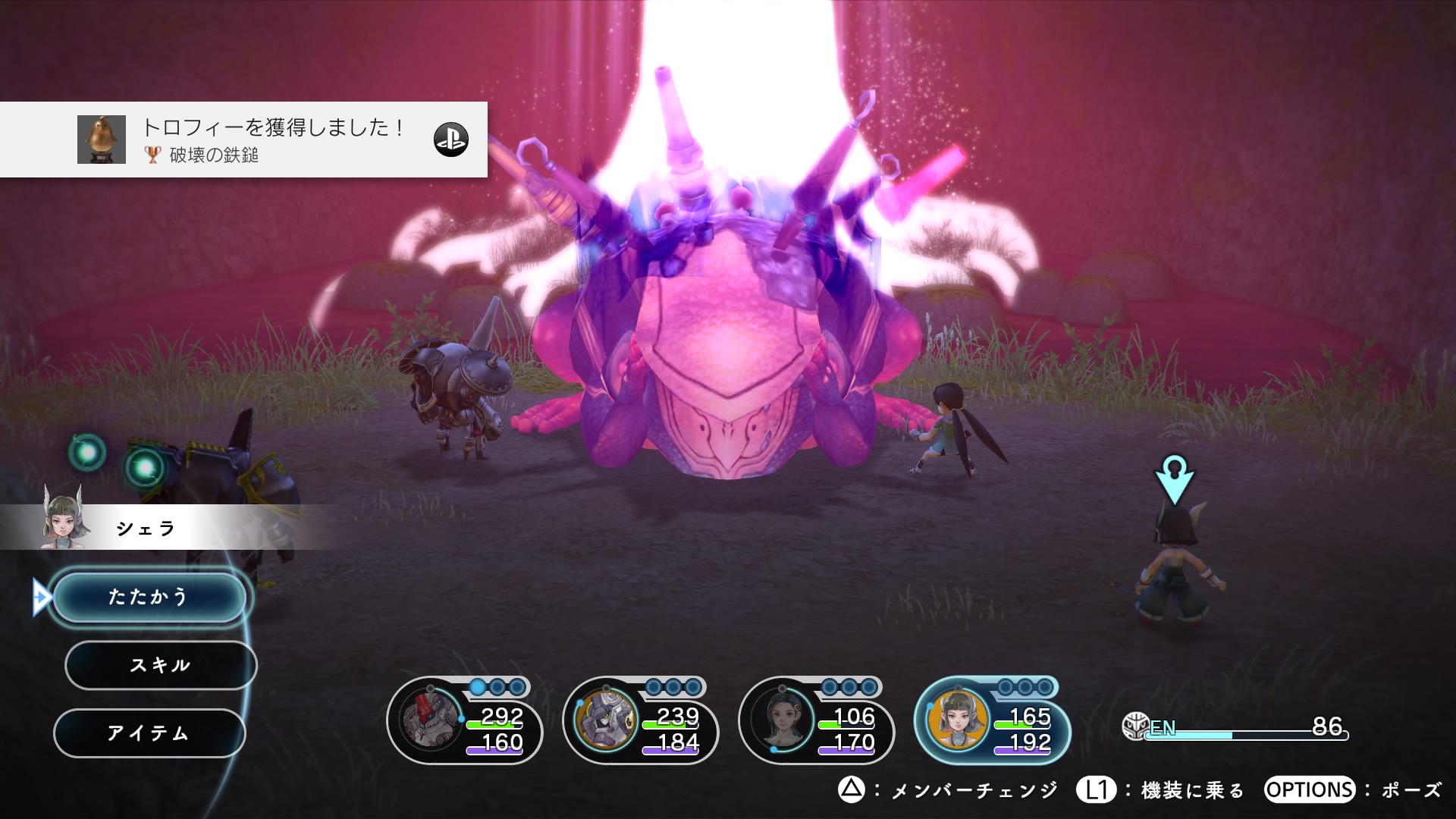This screenshot has height=819, width=1456.
Task: Select the たたかう battle command
Action: point(149,597)
